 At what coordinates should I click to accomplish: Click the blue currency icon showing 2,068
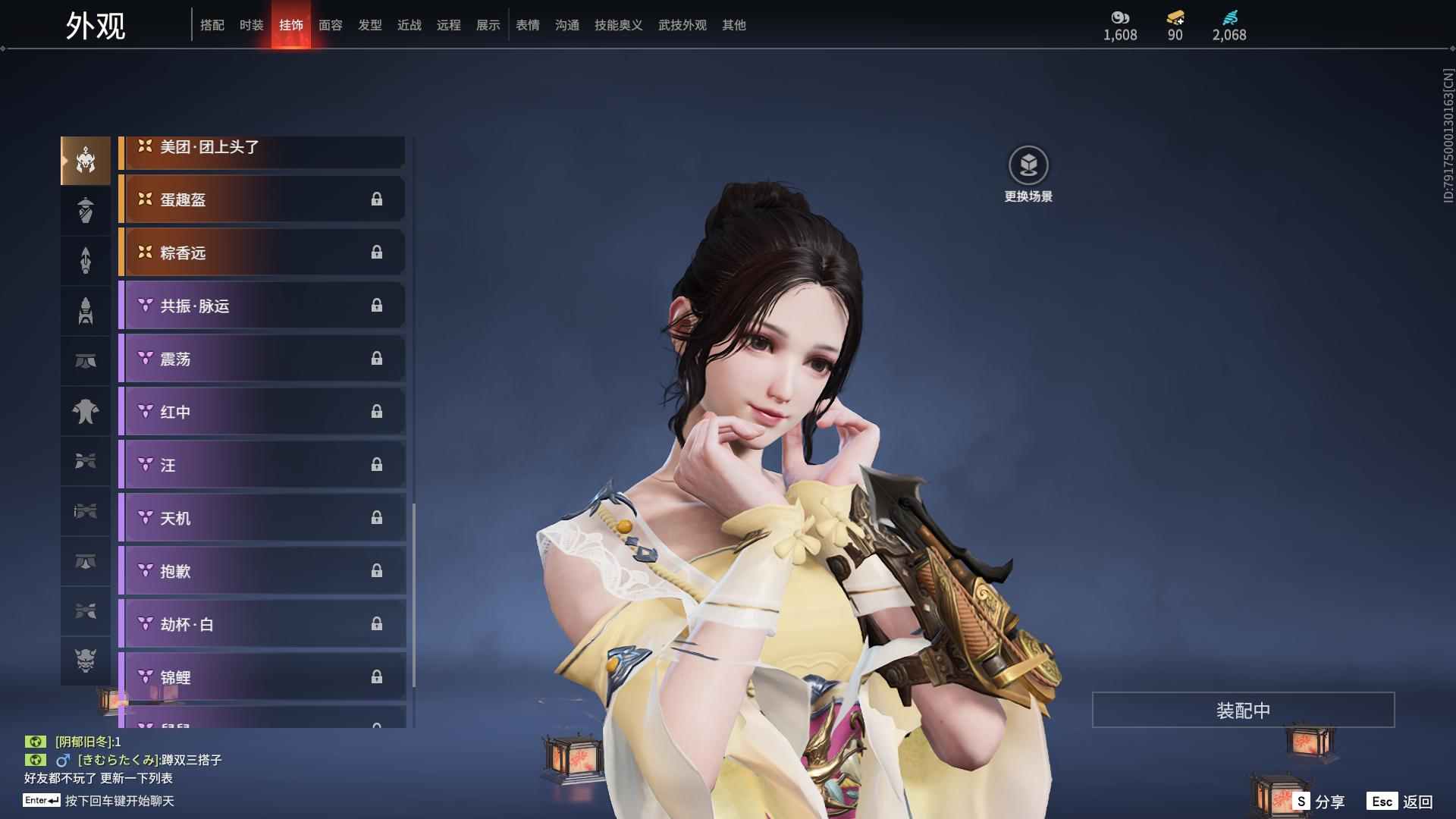[1230, 17]
